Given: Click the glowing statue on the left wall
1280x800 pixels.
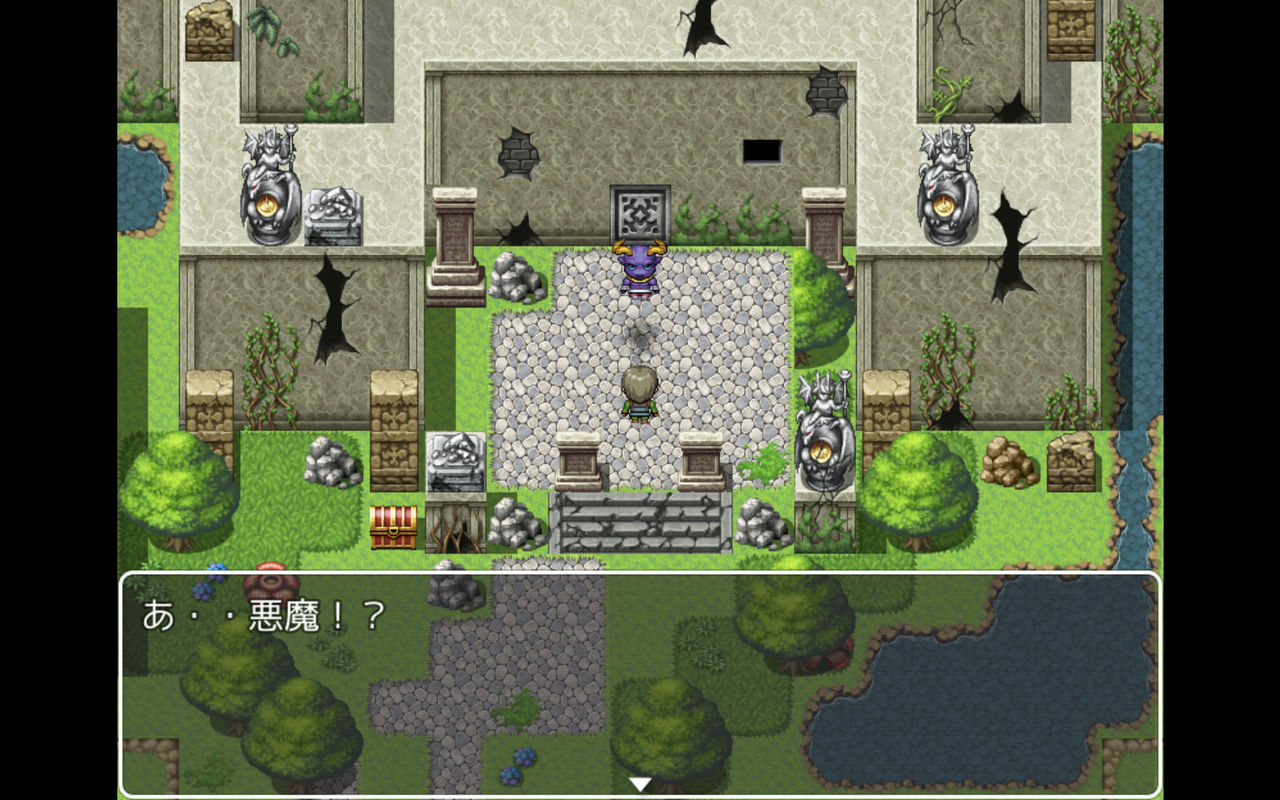Looking at the screenshot, I should pos(268,185).
